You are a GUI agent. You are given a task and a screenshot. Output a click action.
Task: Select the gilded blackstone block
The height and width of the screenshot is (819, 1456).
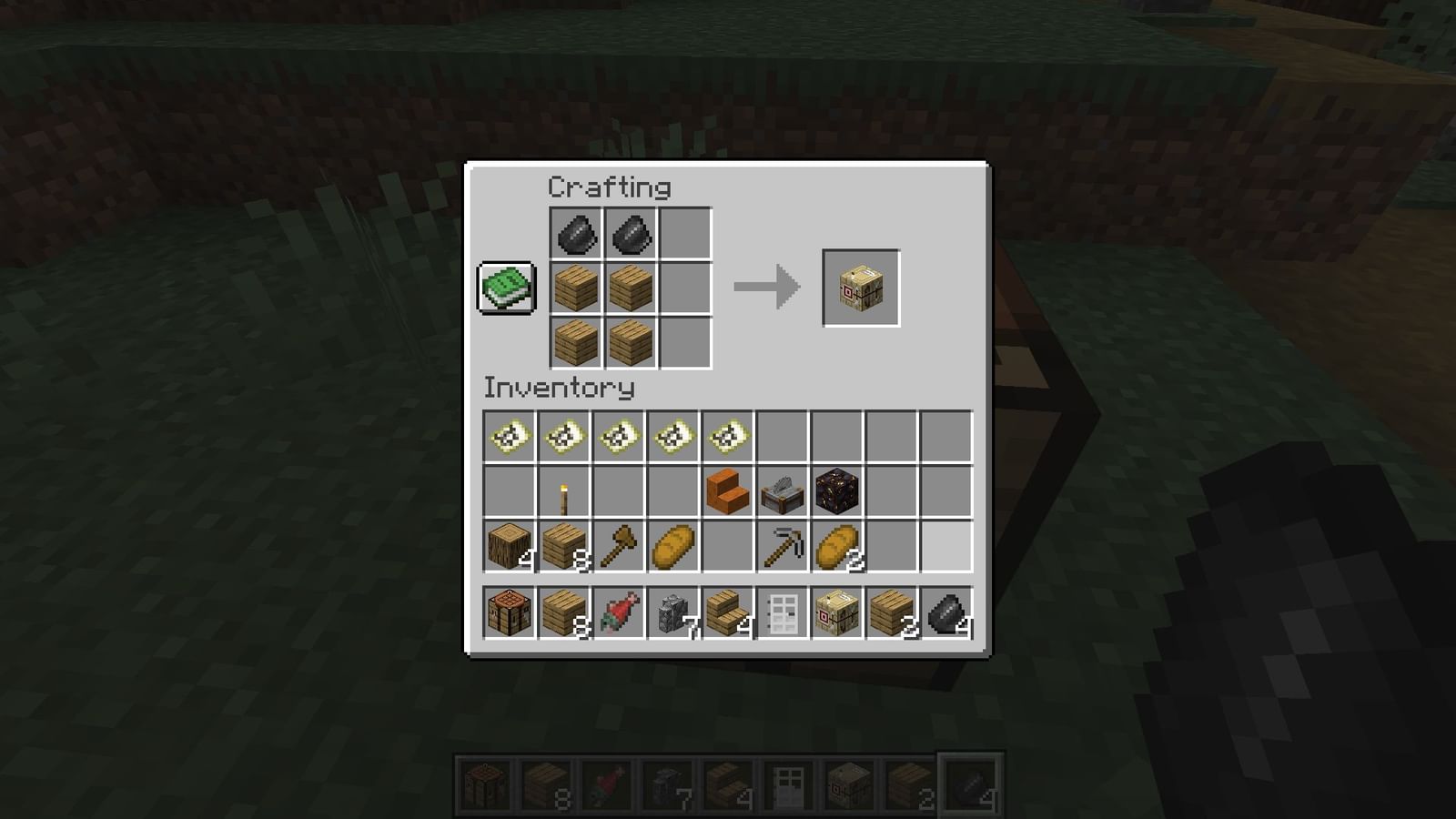click(x=837, y=491)
